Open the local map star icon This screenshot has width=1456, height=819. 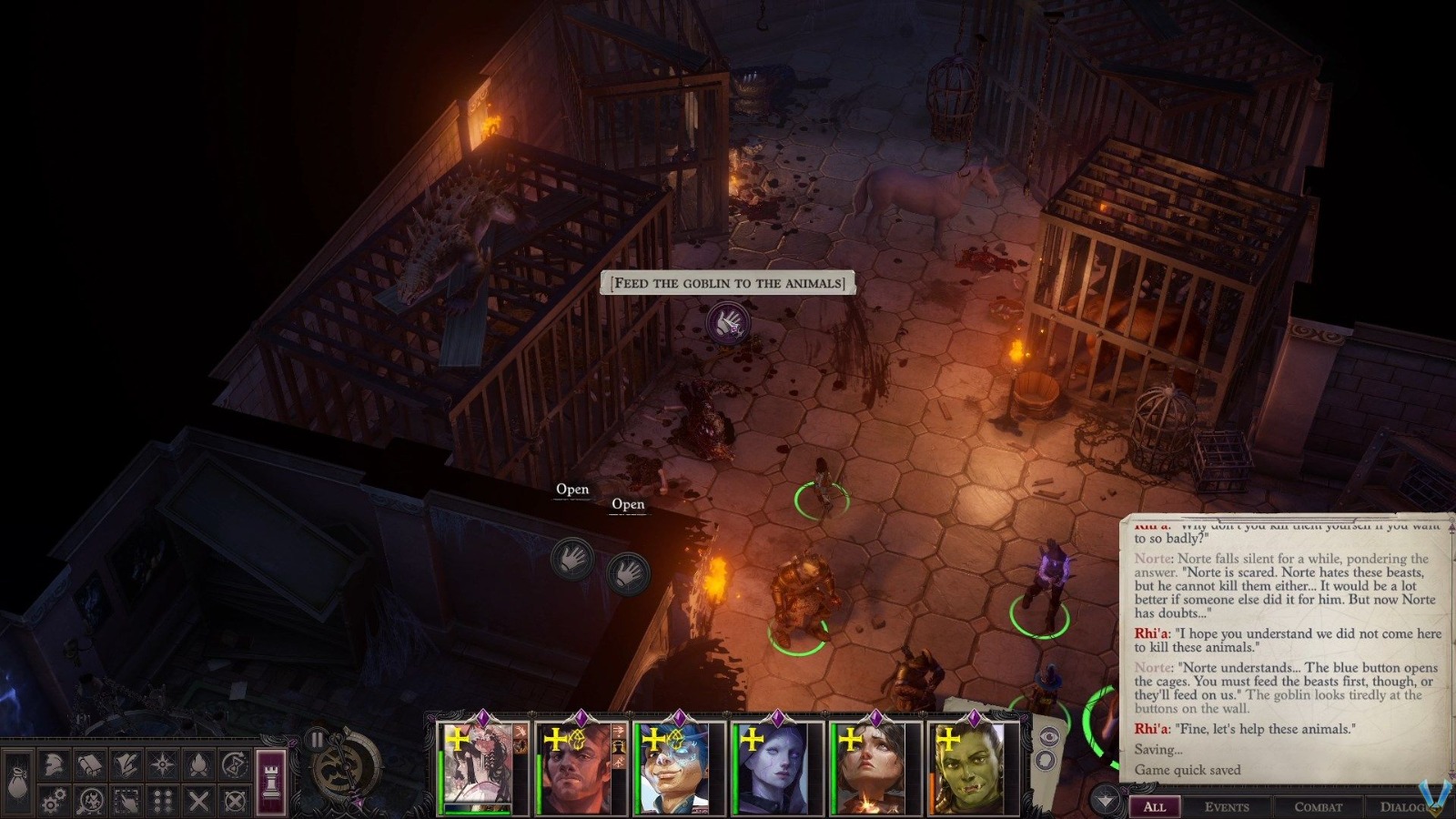tap(162, 763)
